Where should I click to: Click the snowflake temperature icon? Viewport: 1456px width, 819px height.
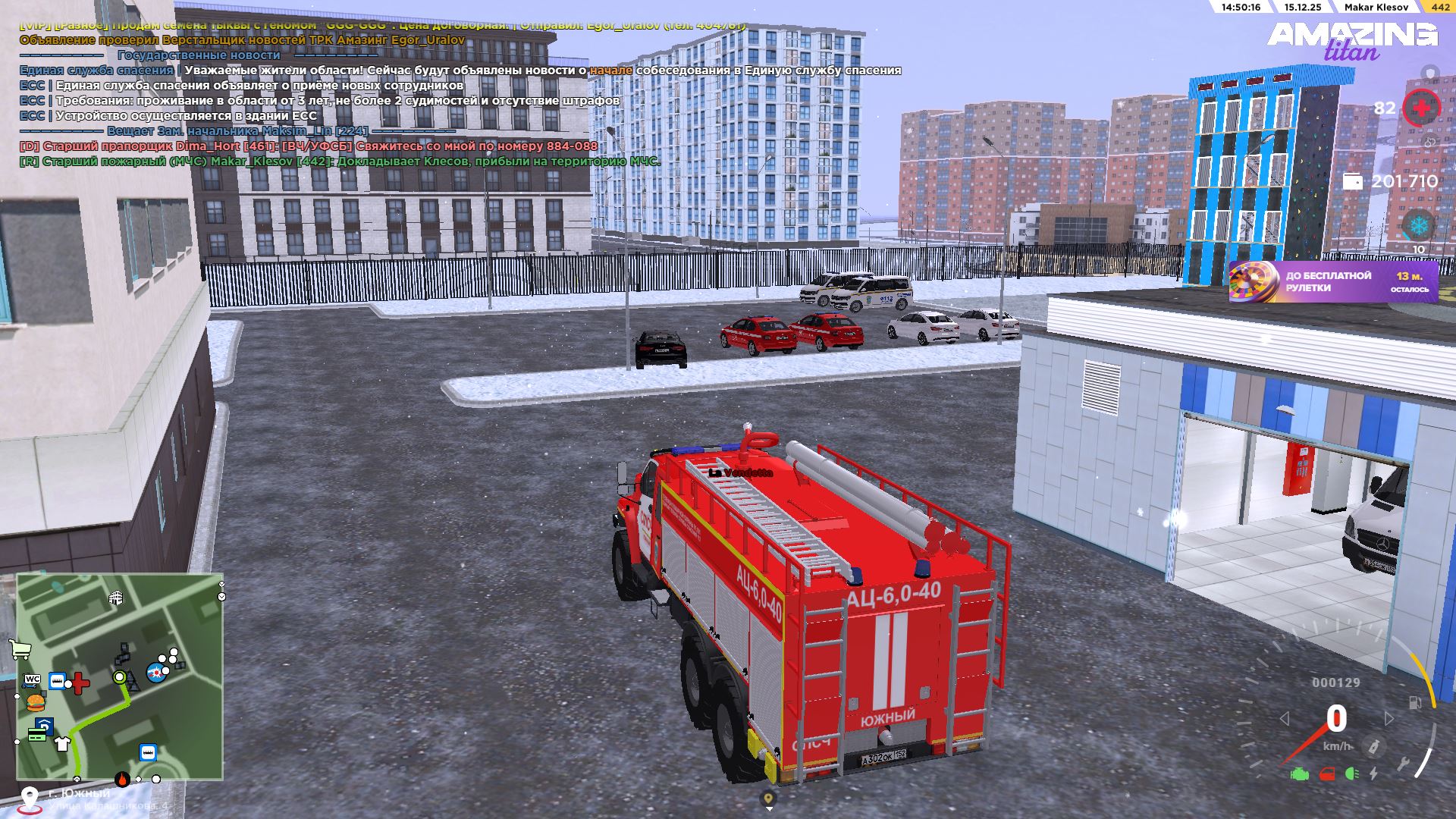point(1418,225)
